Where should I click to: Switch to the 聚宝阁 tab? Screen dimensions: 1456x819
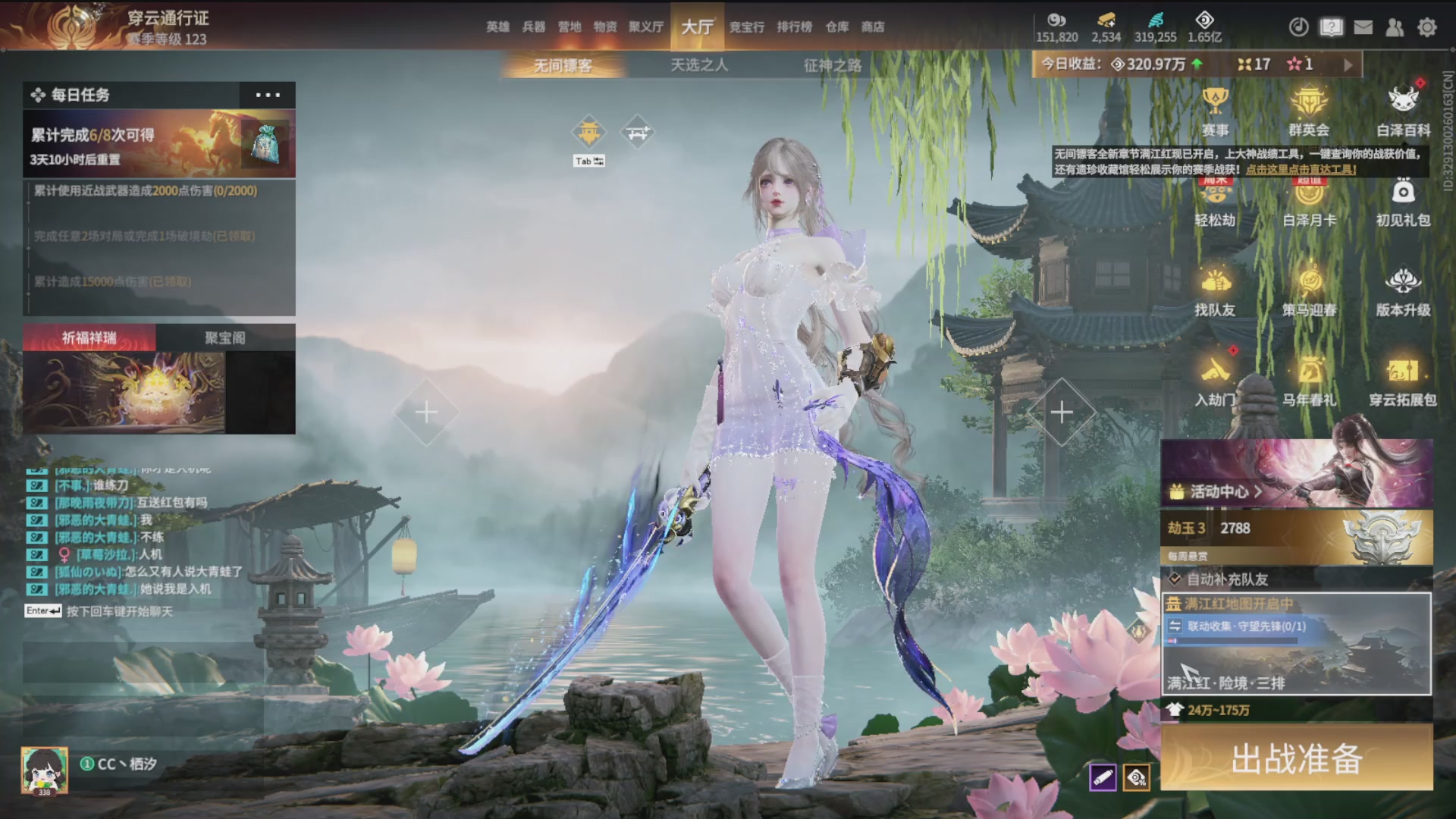coord(225,337)
